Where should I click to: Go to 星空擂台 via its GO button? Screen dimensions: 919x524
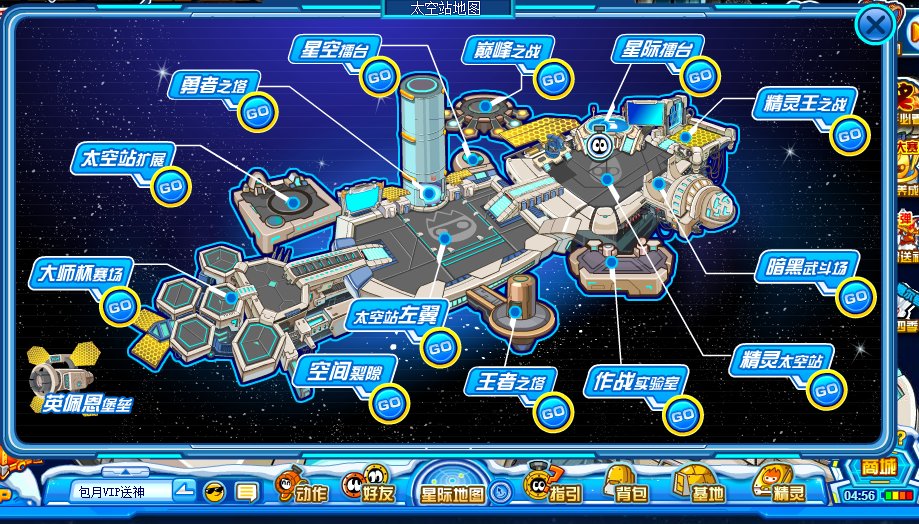(379, 76)
